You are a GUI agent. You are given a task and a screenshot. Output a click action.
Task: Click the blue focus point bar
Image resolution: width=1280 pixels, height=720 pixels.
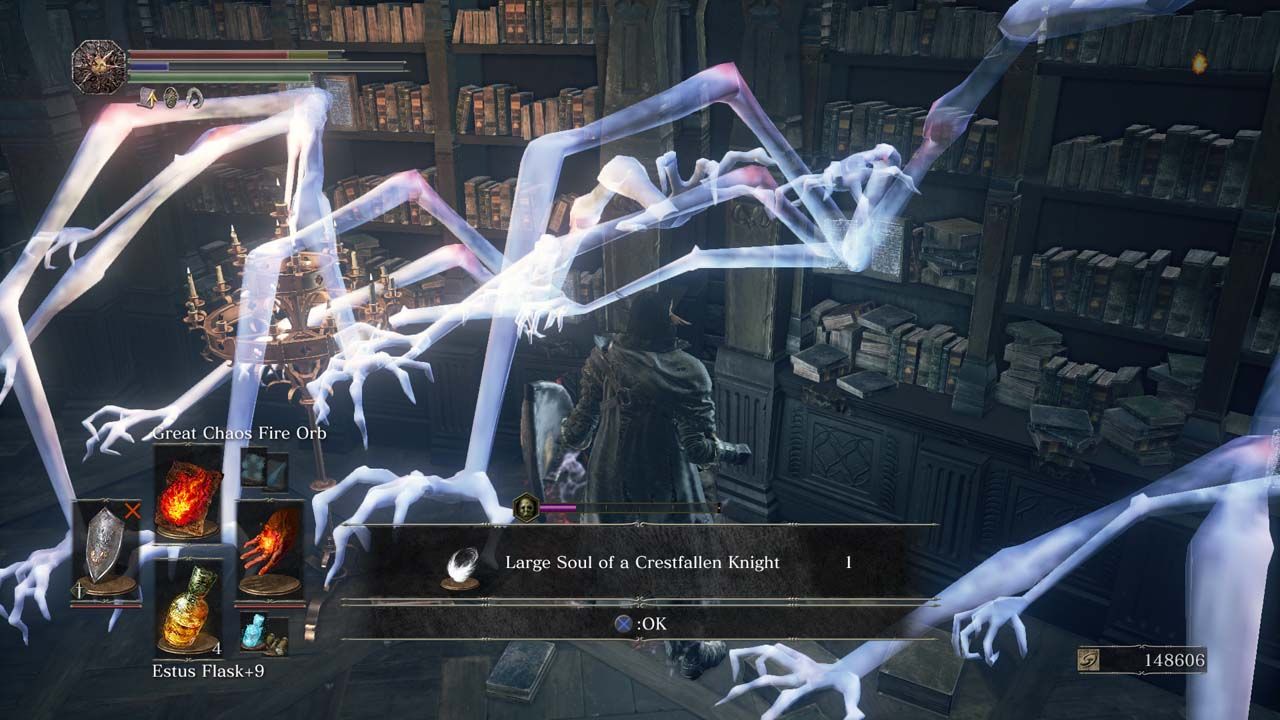(150, 67)
